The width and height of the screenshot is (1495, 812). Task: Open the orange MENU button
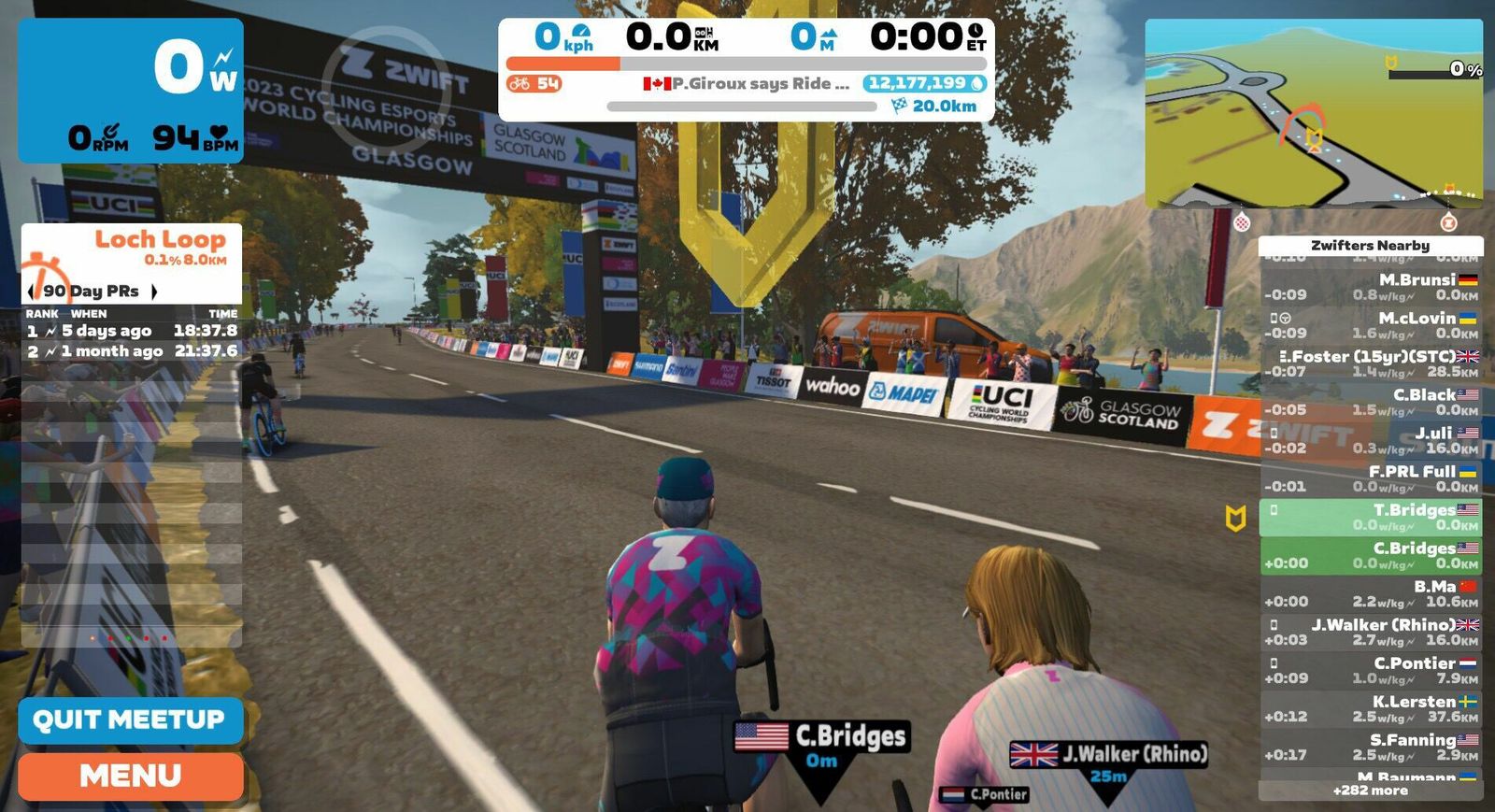130,776
